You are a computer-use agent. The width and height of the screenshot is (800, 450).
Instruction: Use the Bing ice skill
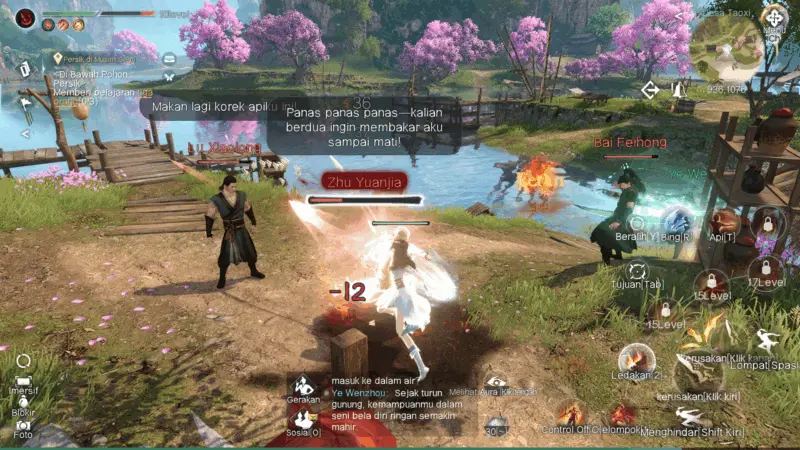[679, 222]
